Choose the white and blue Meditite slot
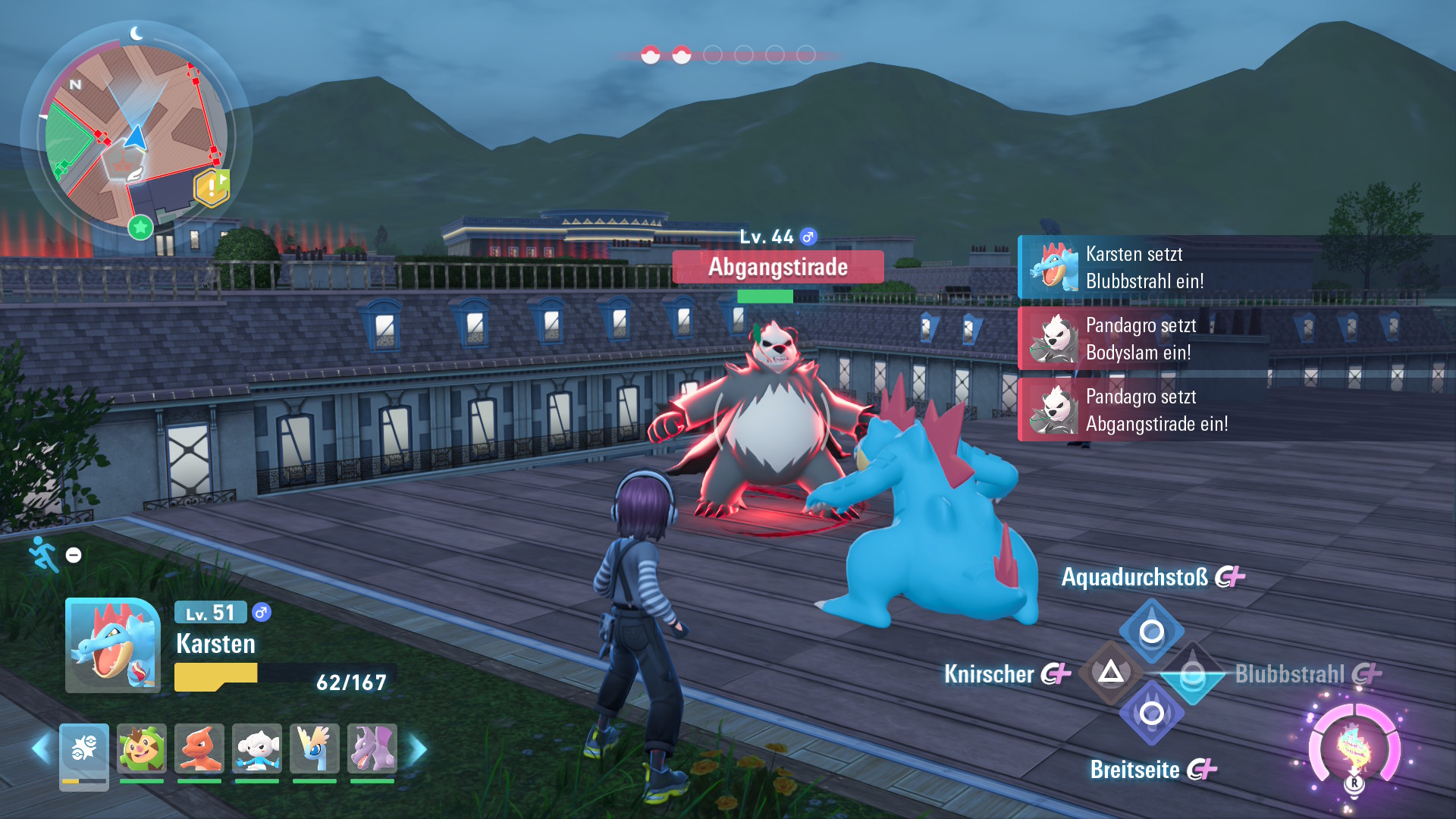This screenshot has width=1456, height=819. [x=257, y=748]
